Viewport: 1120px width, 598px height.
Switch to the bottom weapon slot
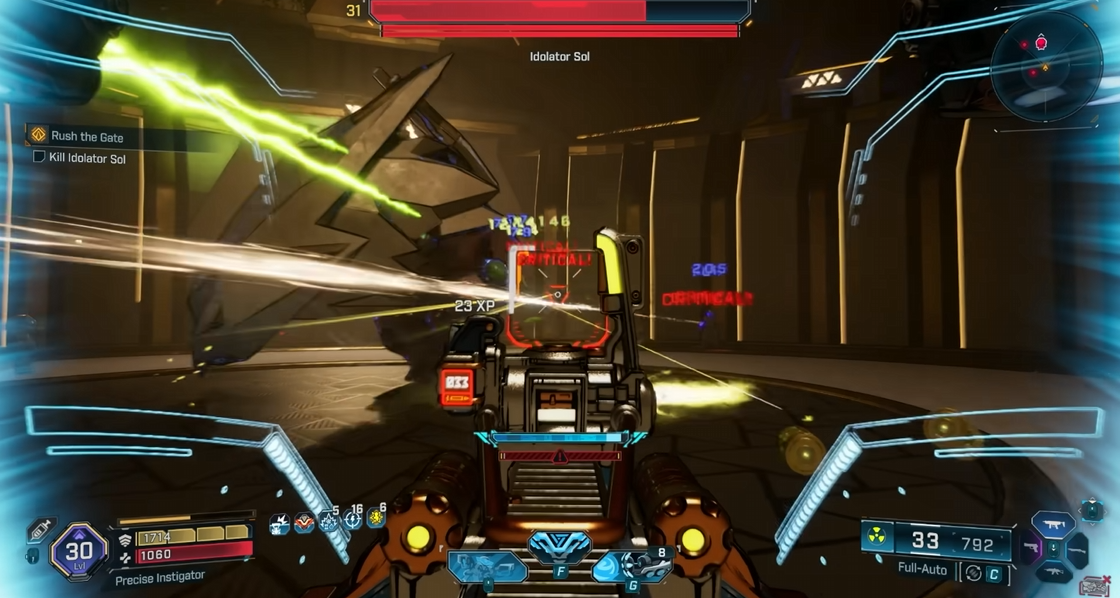pos(1053,573)
